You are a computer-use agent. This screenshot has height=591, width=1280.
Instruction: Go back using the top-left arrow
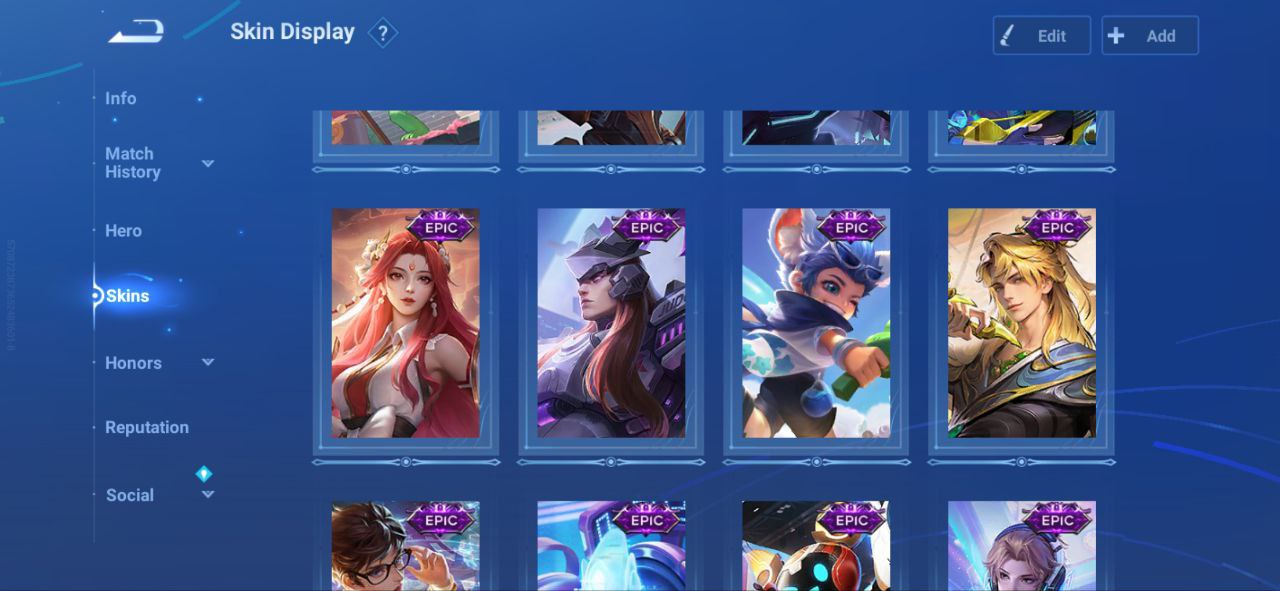click(136, 33)
